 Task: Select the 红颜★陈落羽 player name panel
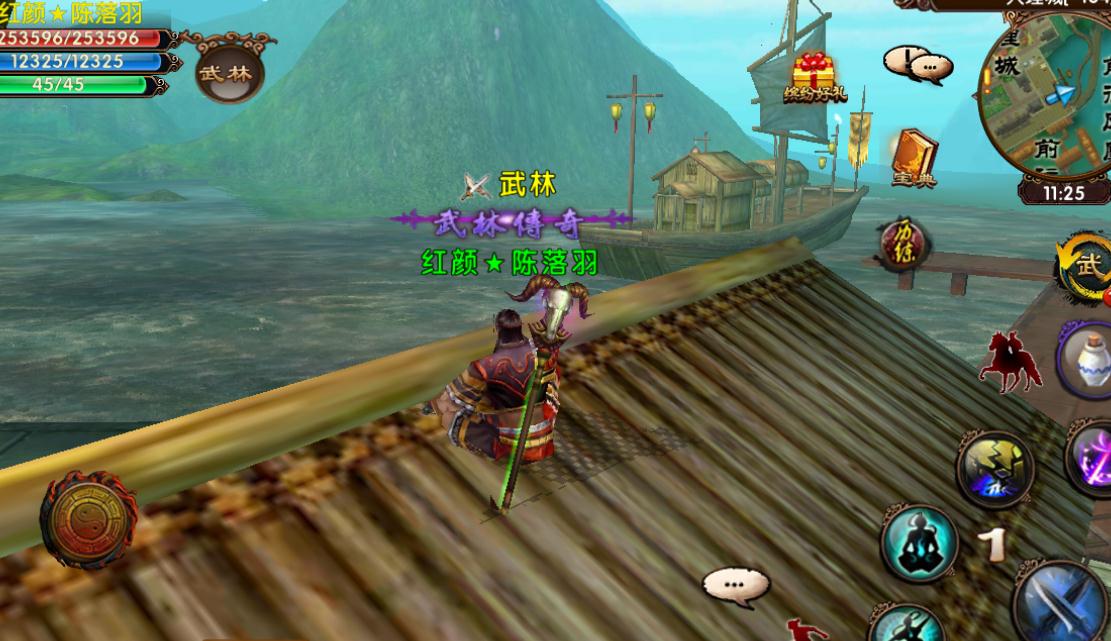click(x=72, y=13)
